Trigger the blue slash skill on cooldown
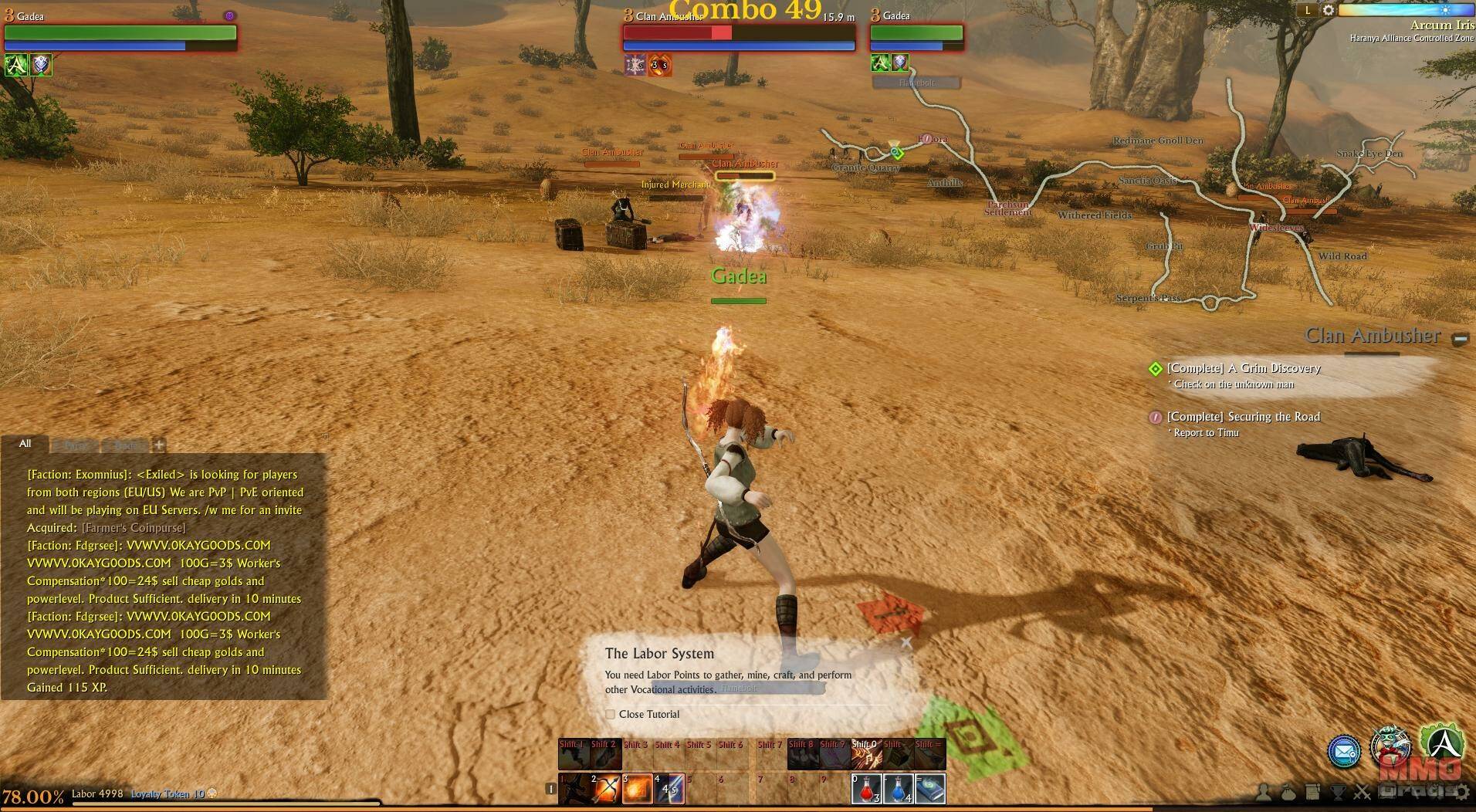The width and height of the screenshot is (1476, 812). (x=669, y=789)
